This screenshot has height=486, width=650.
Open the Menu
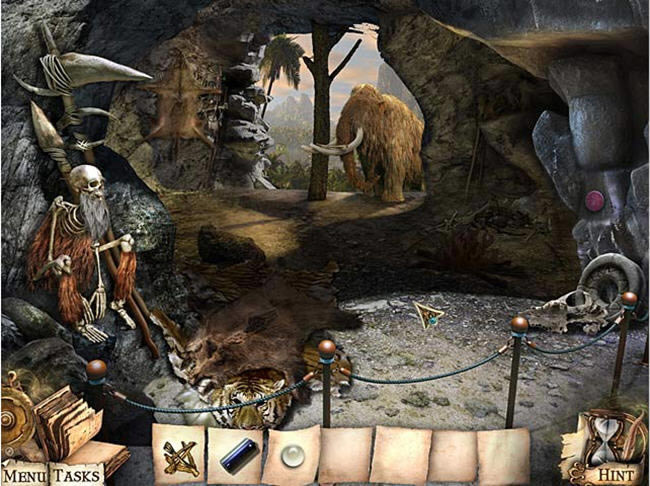click(23, 474)
